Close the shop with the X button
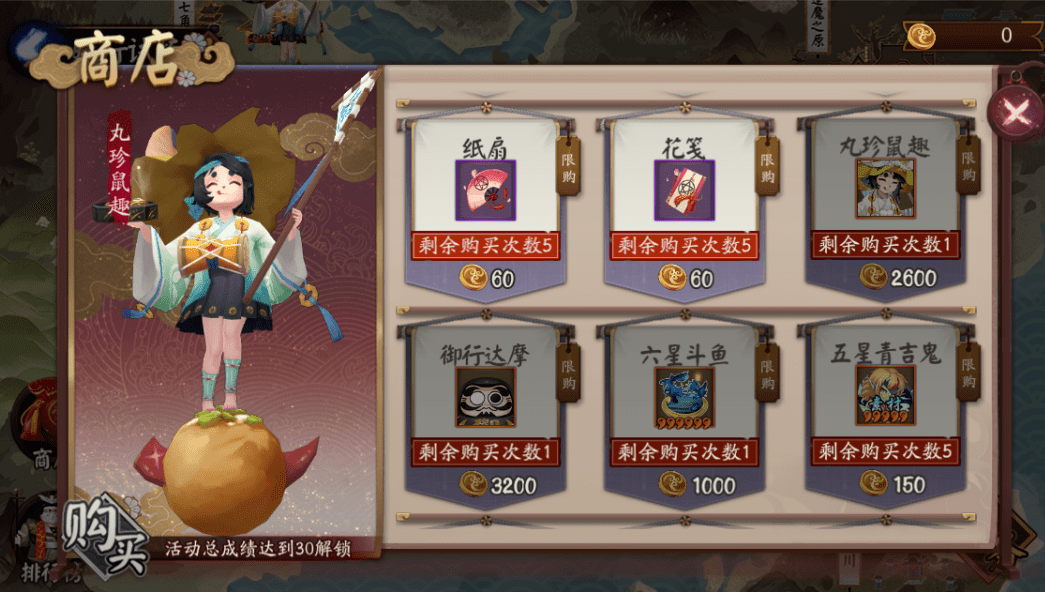Image resolution: width=1045 pixels, height=592 pixels. coord(1015,112)
